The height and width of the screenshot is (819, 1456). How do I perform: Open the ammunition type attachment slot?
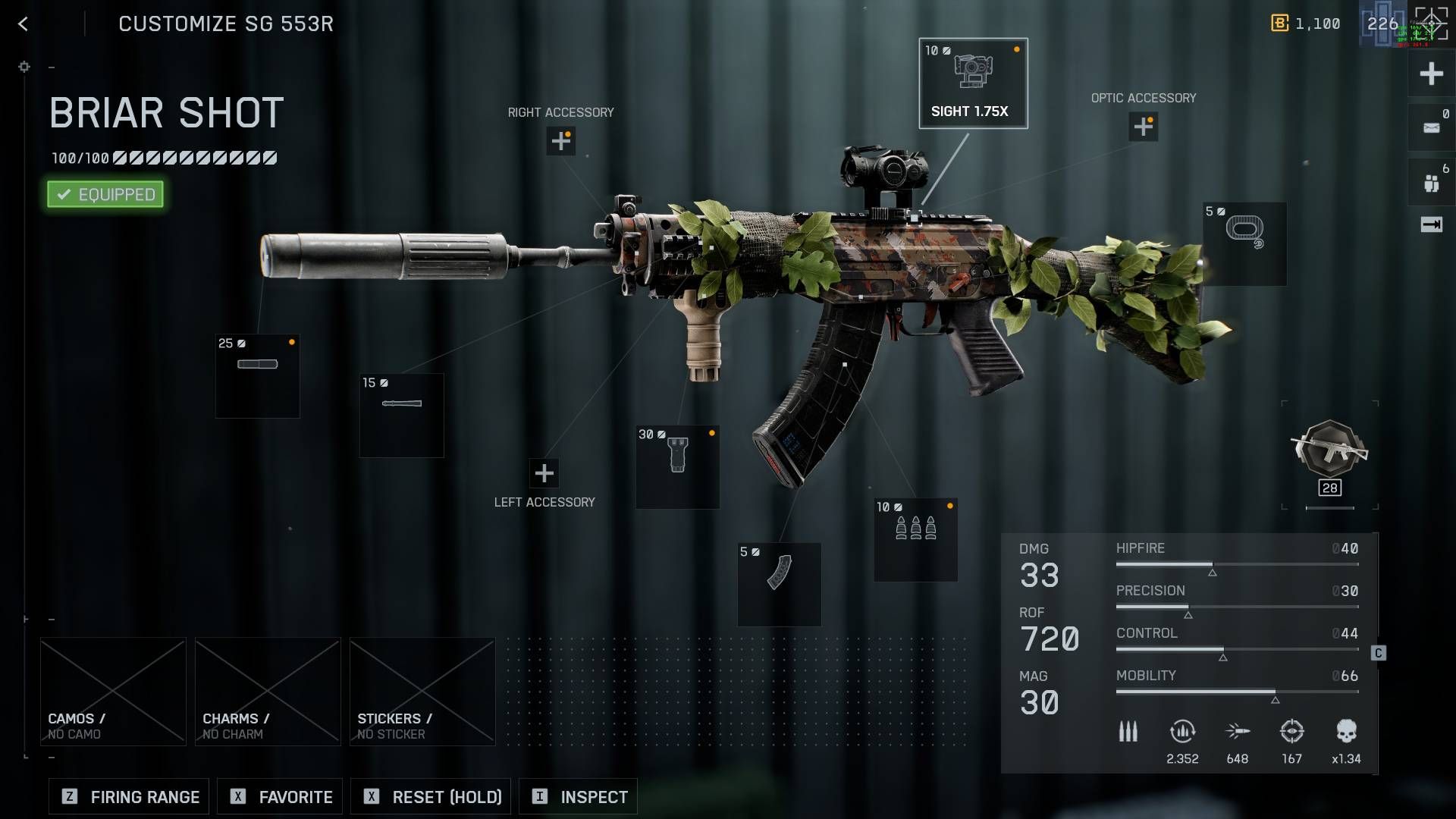915,538
